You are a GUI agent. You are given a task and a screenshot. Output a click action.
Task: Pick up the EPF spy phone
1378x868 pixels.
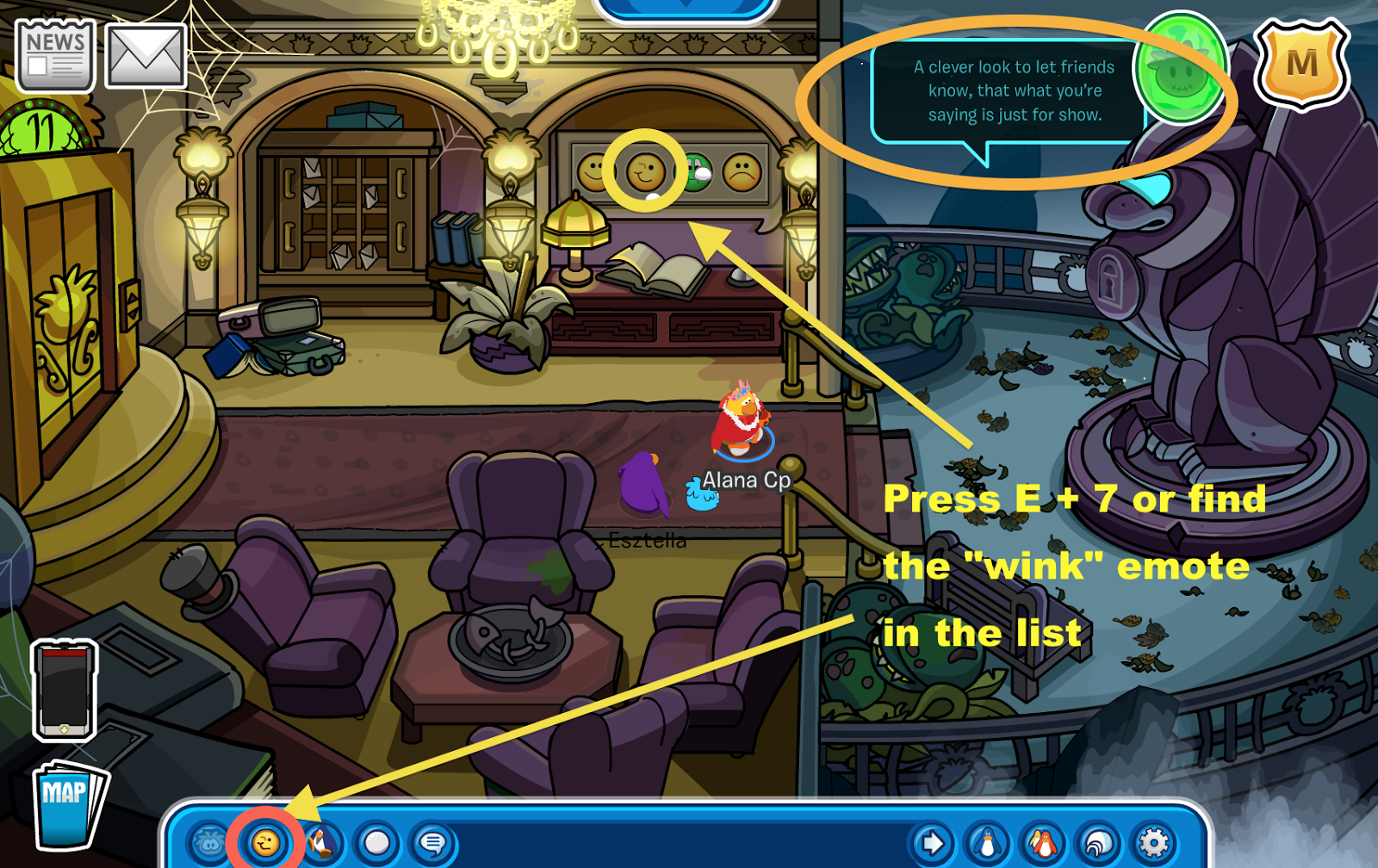coord(63,689)
